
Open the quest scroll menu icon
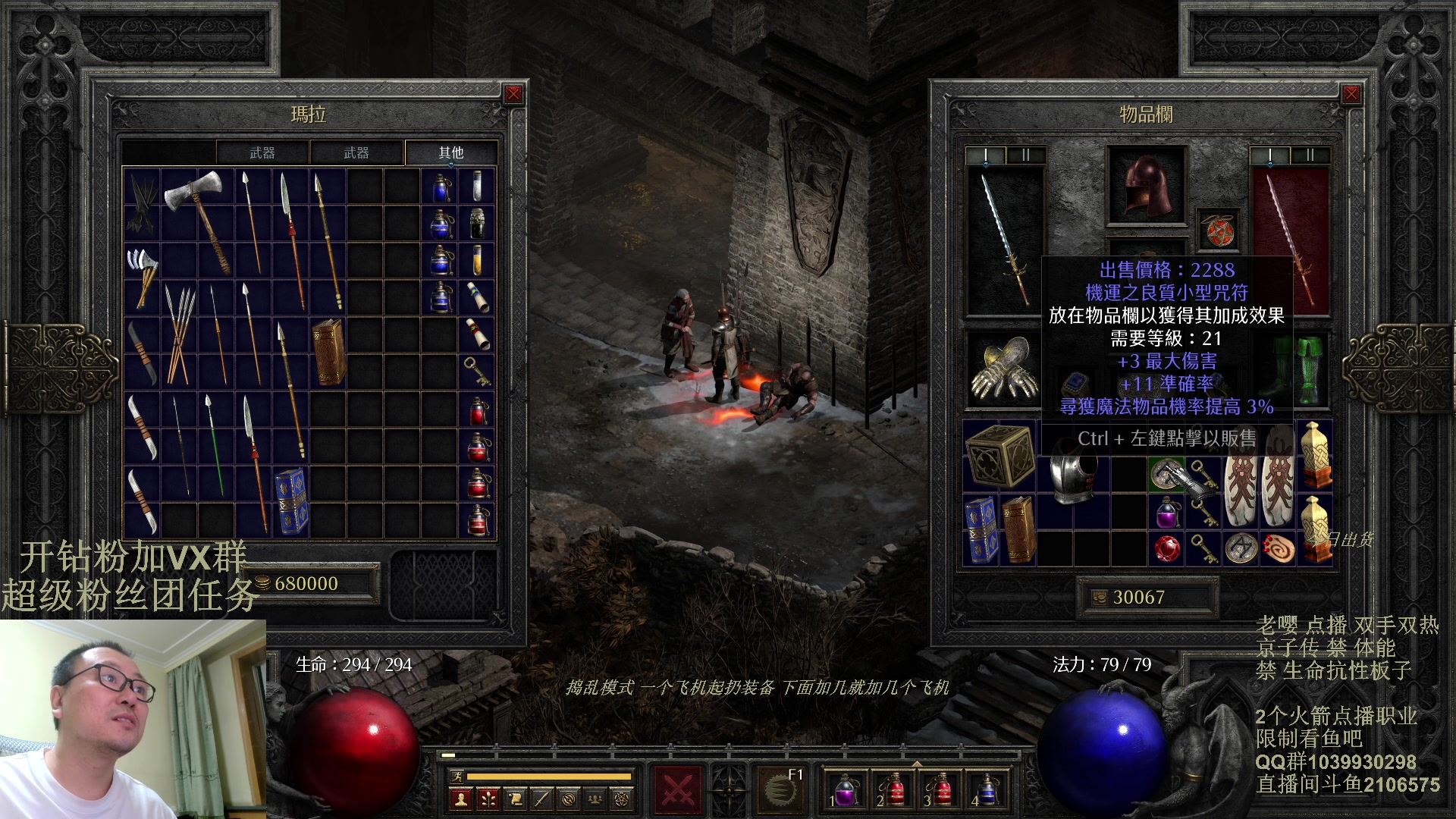click(515, 798)
